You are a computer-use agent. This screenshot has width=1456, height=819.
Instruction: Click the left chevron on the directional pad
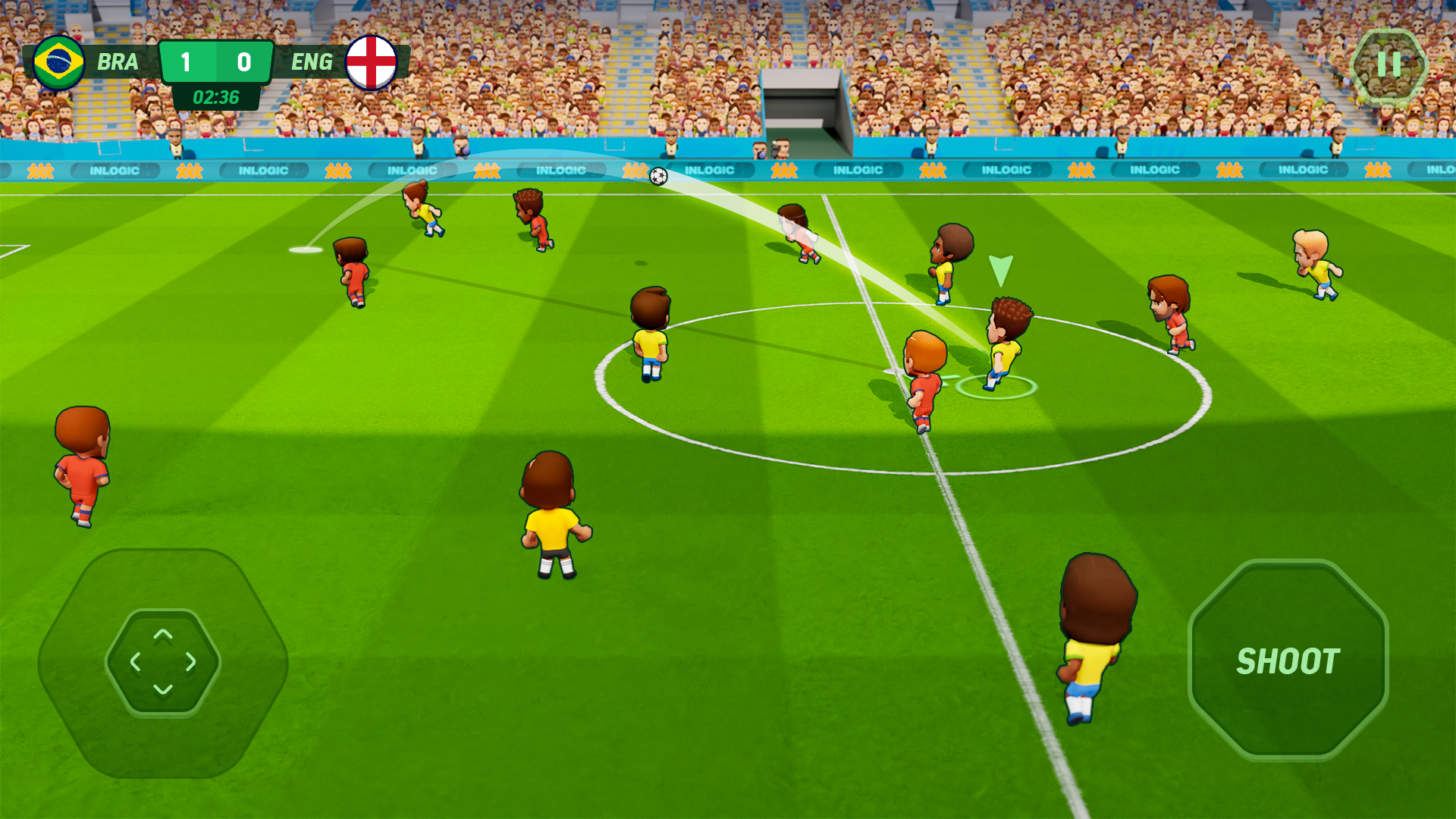136,662
